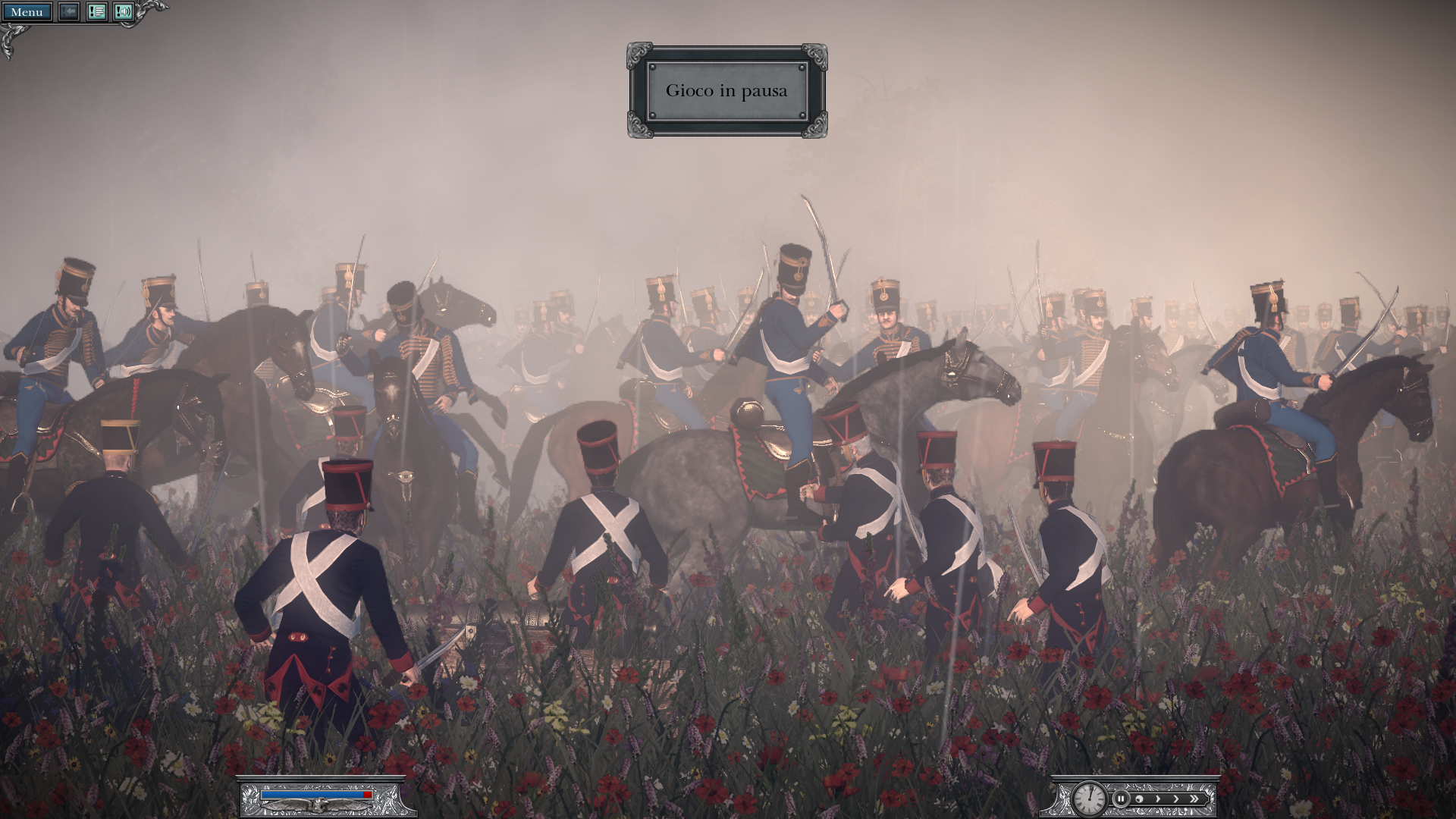
Task: Choose the single chevron speed button
Action: pyautogui.click(x=1176, y=799)
